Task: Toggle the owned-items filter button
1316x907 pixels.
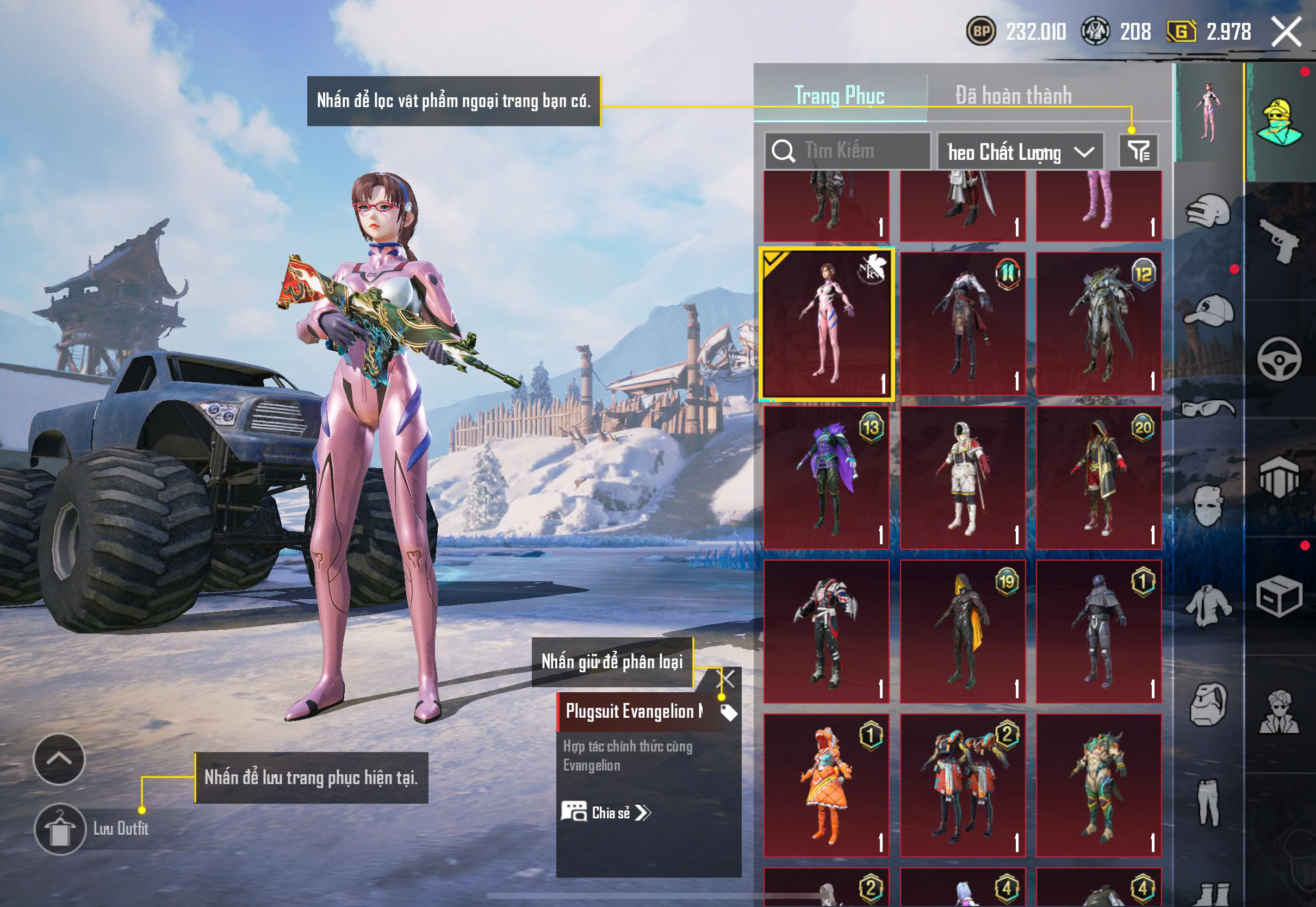Action: (1138, 151)
